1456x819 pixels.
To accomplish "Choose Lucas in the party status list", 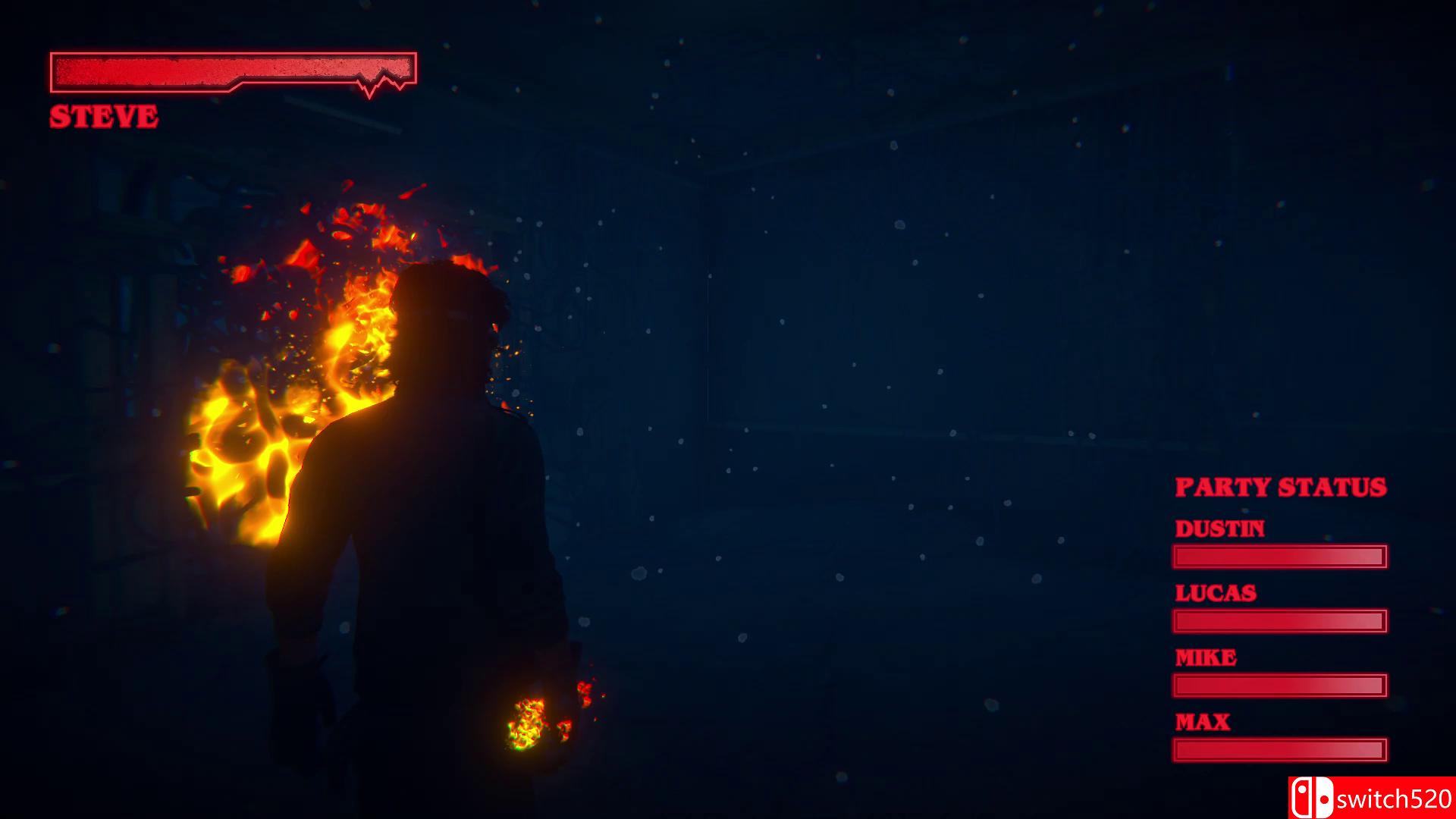I will point(1216,593).
